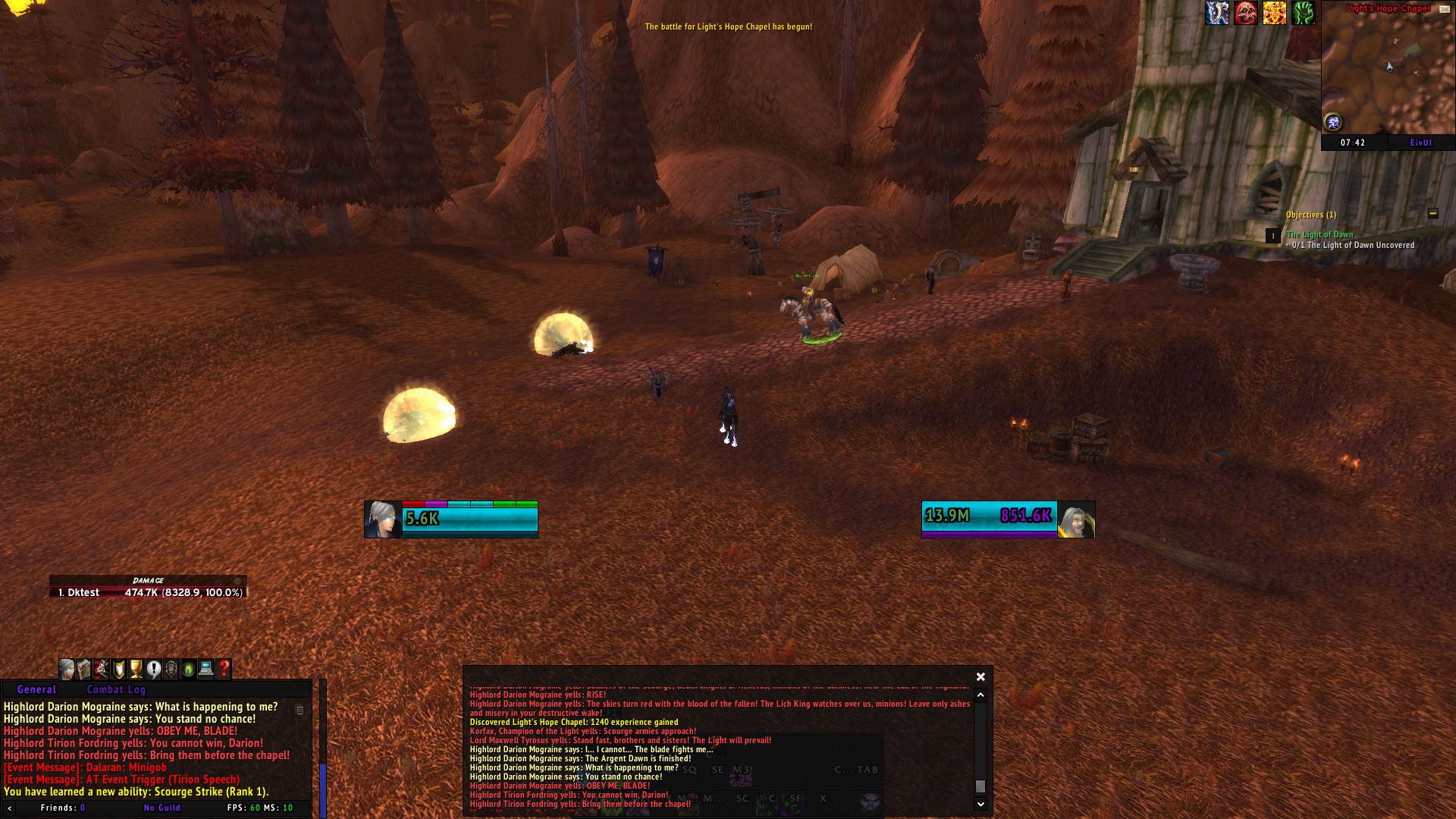Viewport: 1456px width, 819px height.
Task: Select the General chat tab
Action: (36, 689)
